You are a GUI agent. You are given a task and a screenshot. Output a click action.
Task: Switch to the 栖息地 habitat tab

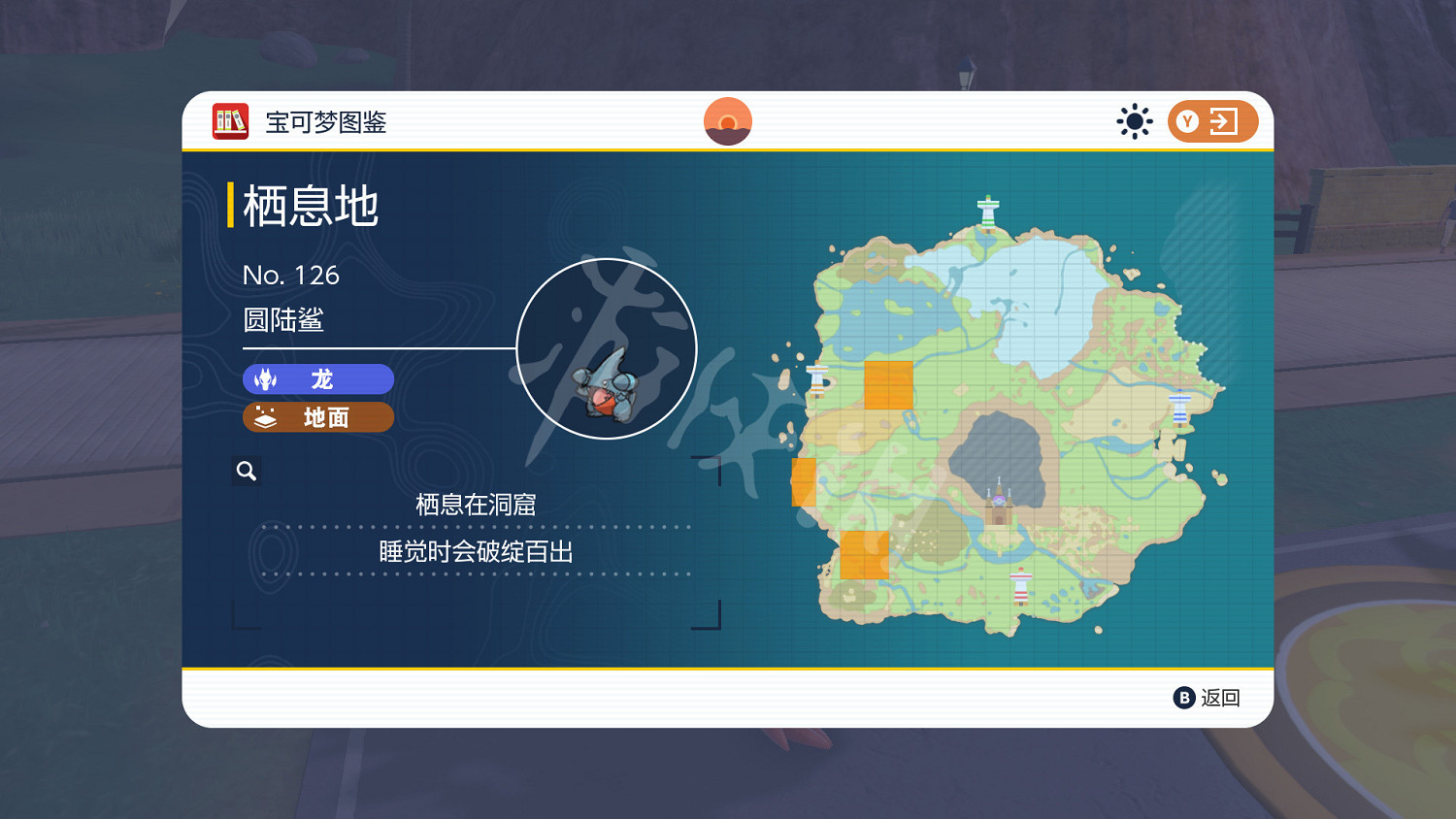coord(307,205)
